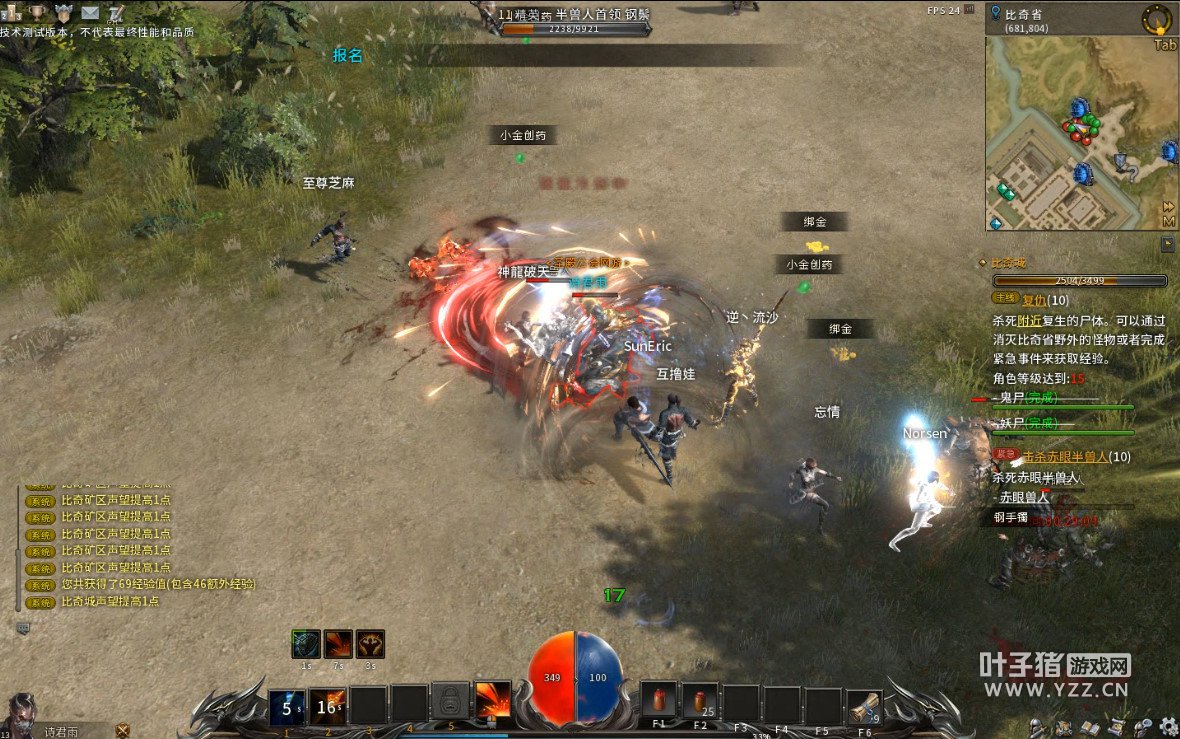Select the 复仇 main quest entry
This screenshot has width=1180, height=739.
coord(1034,300)
